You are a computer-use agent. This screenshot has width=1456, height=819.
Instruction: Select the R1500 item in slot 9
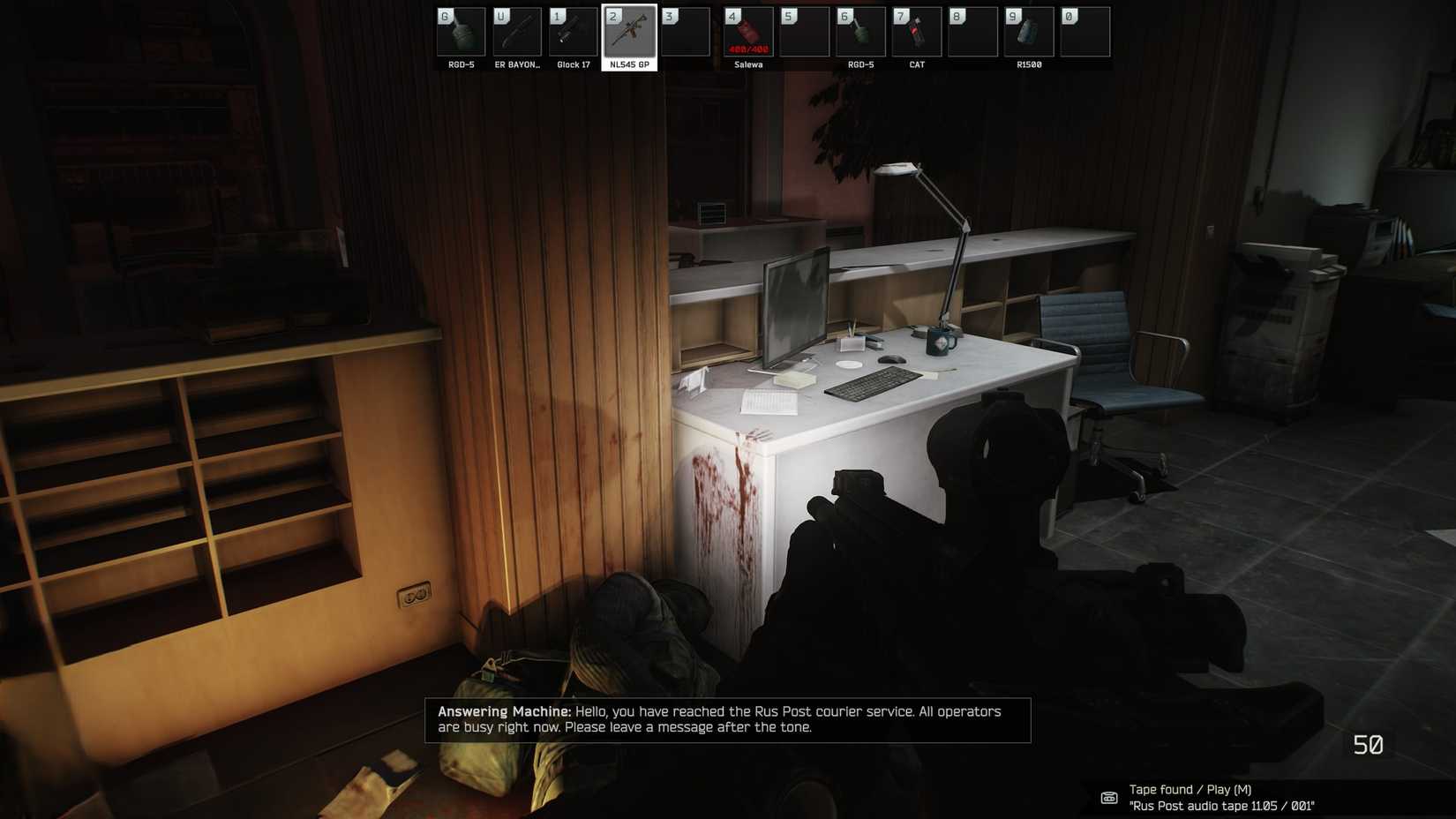[x=1029, y=31]
